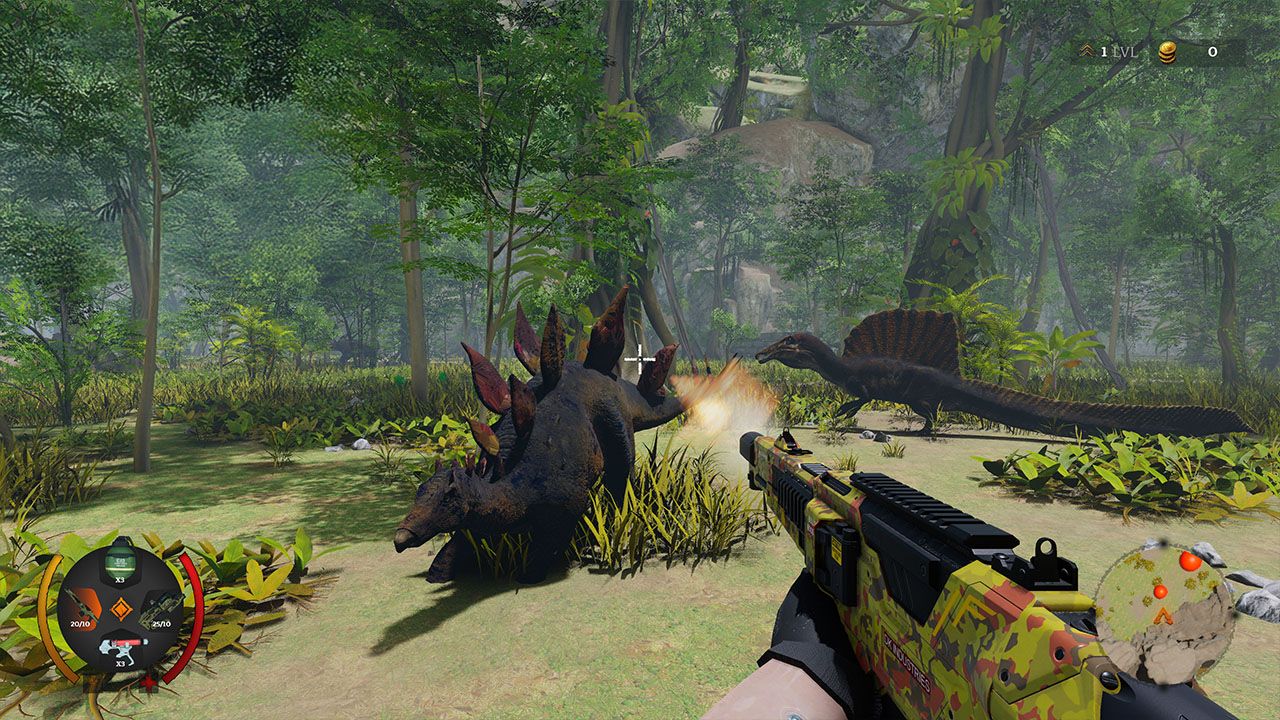The image size is (1280, 720).
Task: Click the orange diamond at the wheel center
Action: click(x=121, y=607)
